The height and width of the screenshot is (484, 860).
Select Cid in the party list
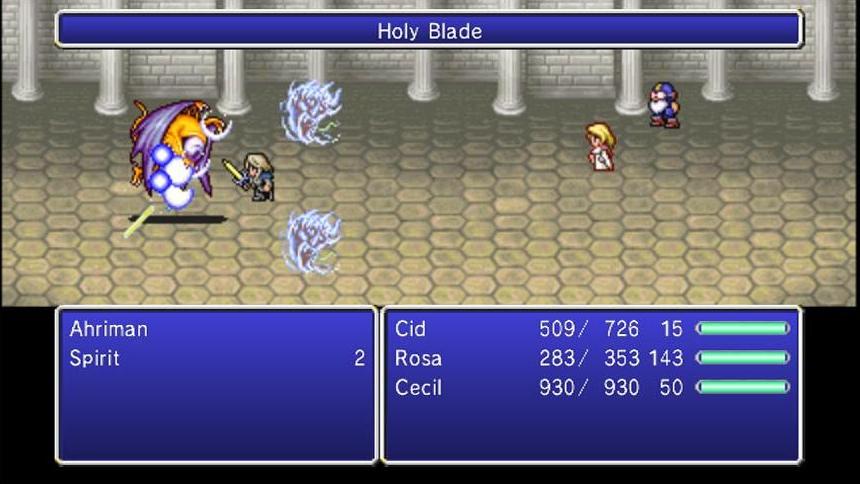[410, 329]
